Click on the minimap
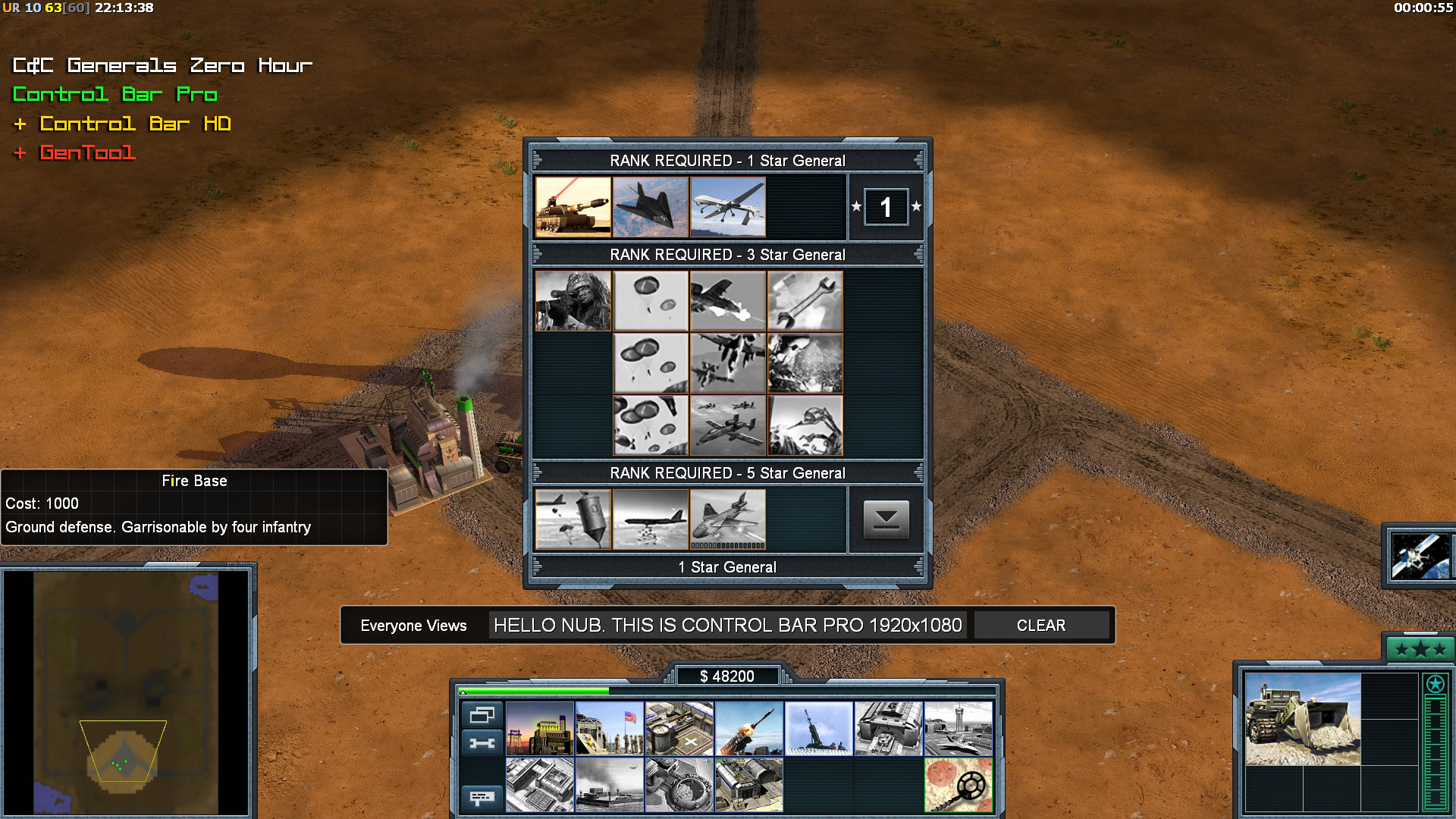Image resolution: width=1456 pixels, height=819 pixels. 126,692
